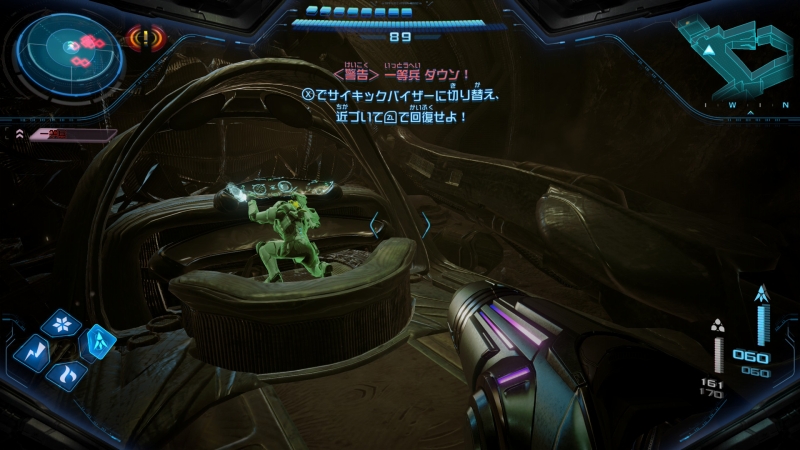Select the ice snowflake shot icon
The width and height of the screenshot is (800, 450).
[61, 324]
